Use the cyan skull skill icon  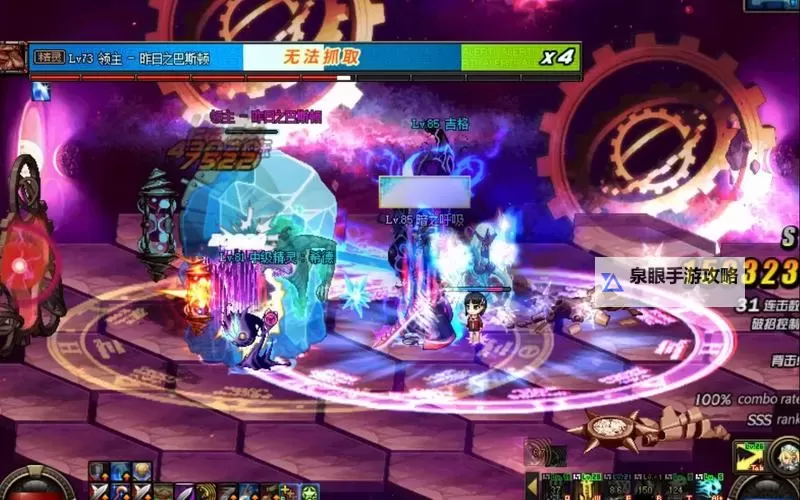708,489
